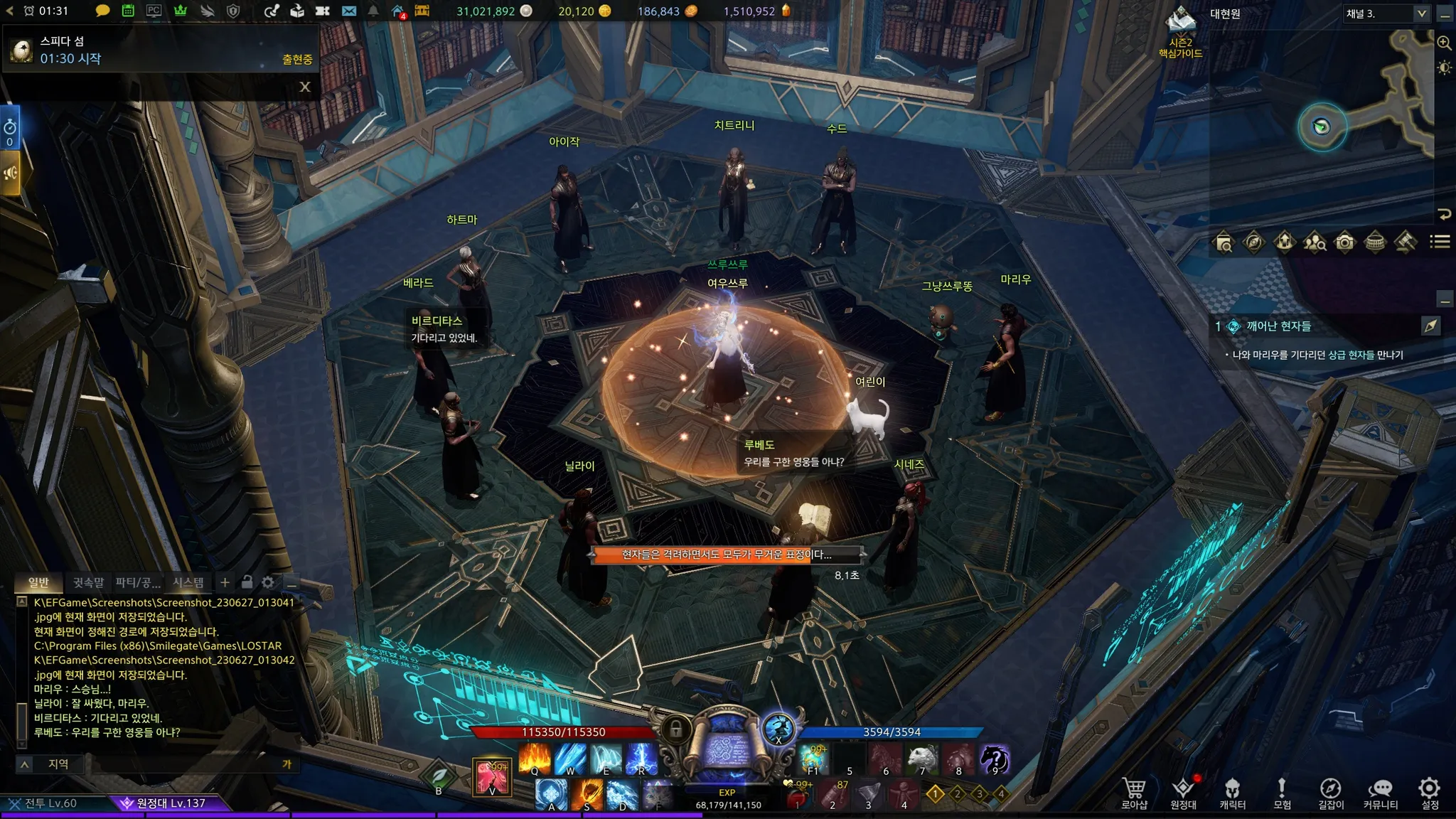Open the 모험 adventure menu
This screenshot has height=819, width=1456.
[1282, 792]
